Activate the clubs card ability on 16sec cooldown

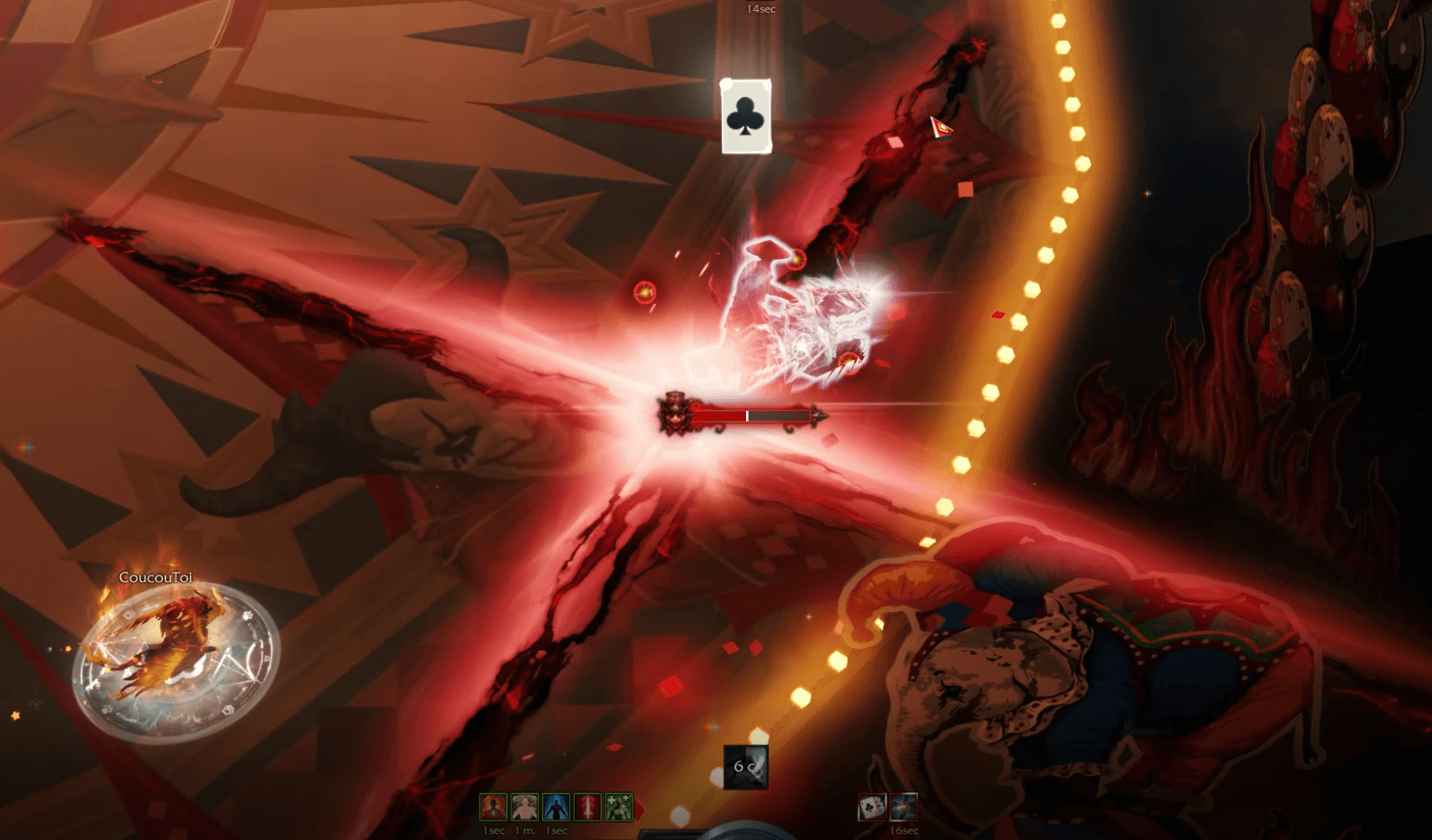coord(872,807)
